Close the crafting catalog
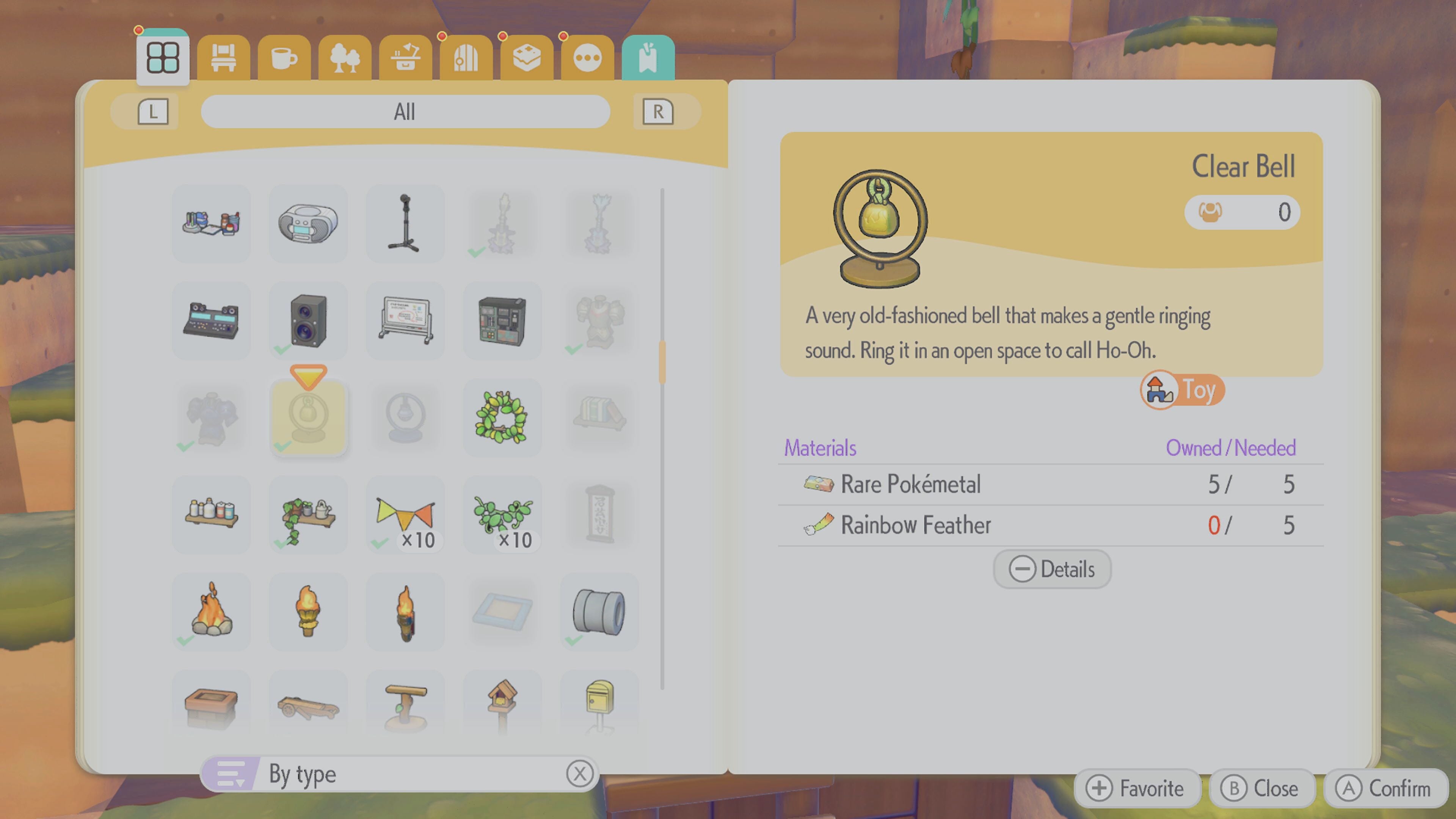This screenshot has height=819, width=1456. pos(1261,789)
